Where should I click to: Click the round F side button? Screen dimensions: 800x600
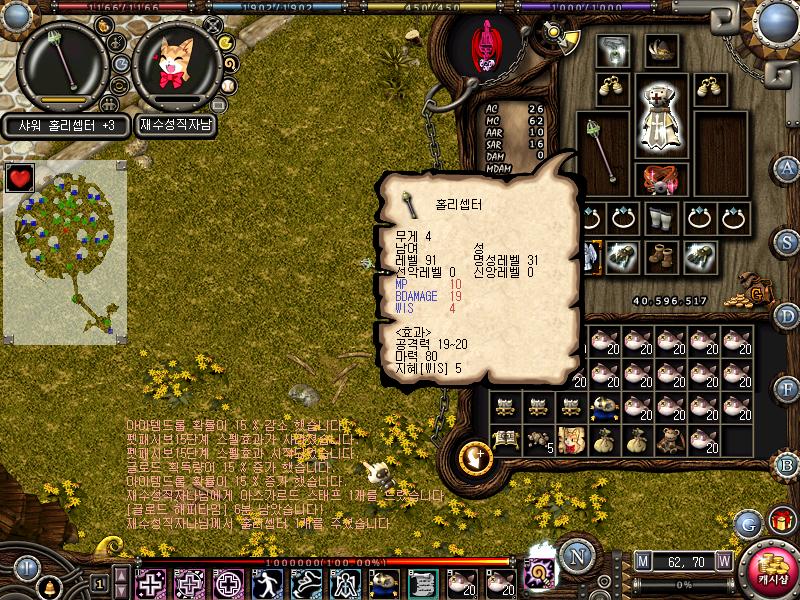coord(787,388)
